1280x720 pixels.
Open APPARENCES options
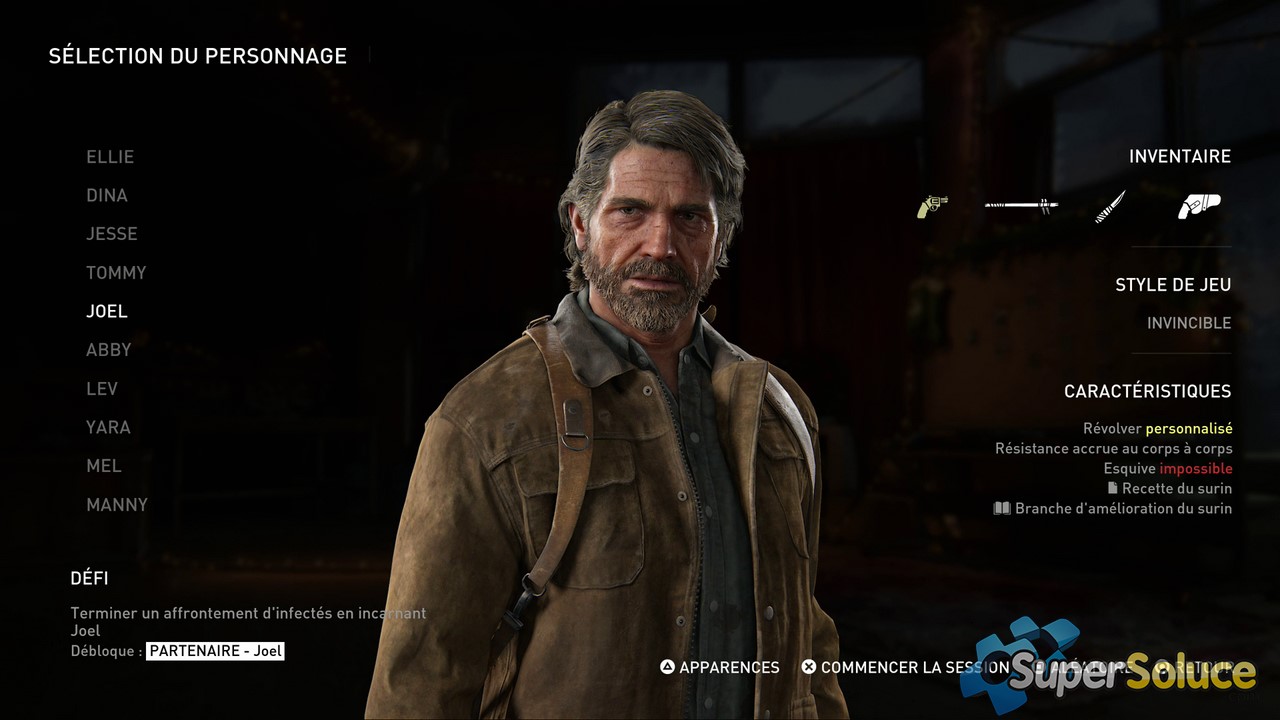[727, 667]
